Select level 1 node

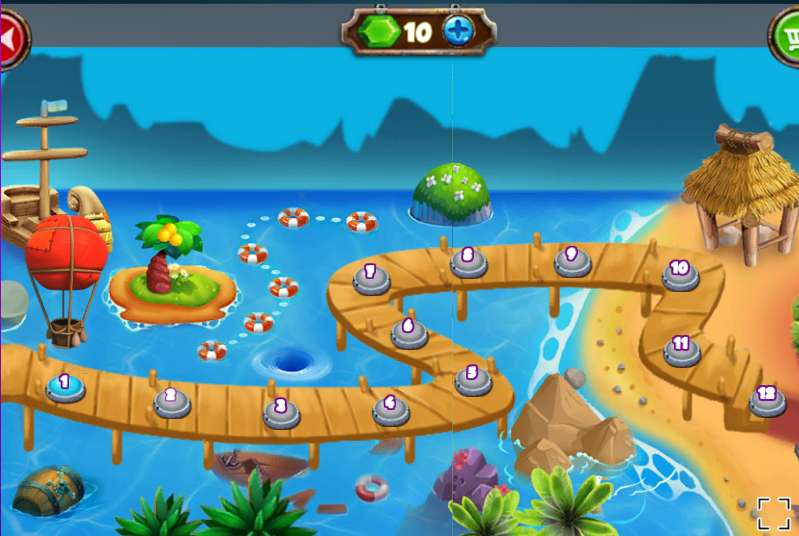[x=65, y=385]
